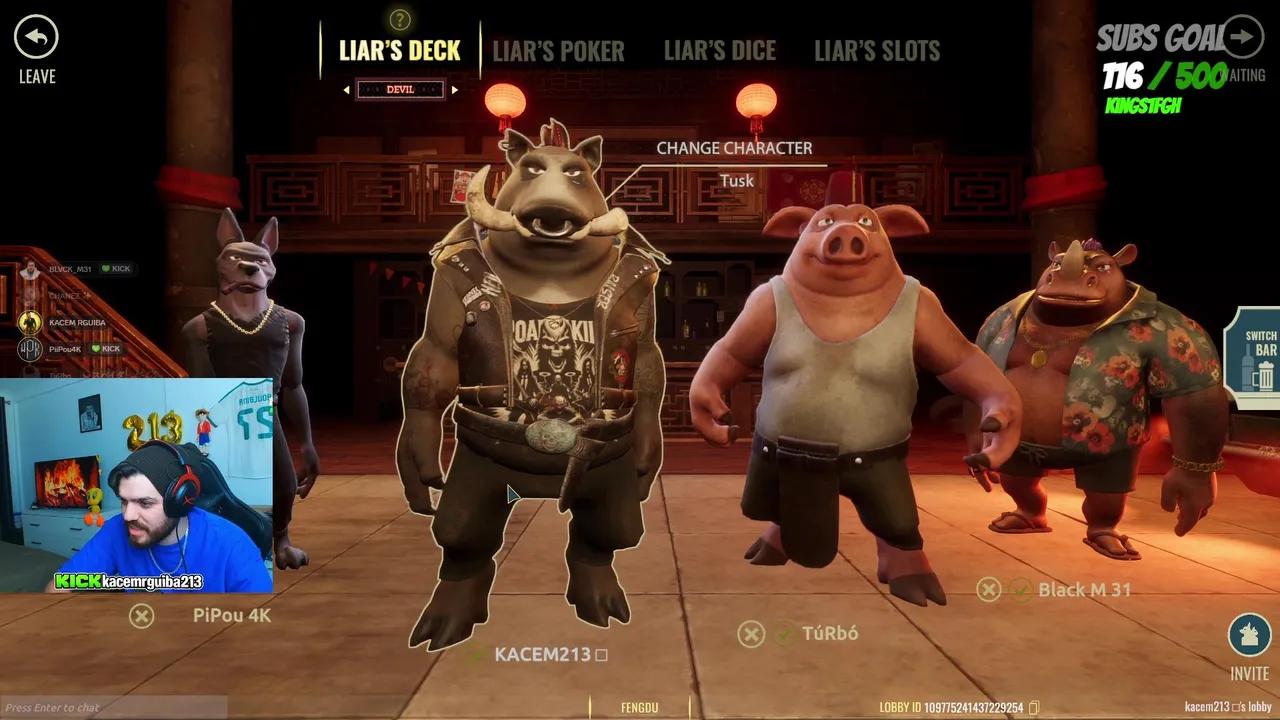Copy the Lobby ID using the copy icon
Viewport: 1280px width, 720px height.
pos(1032,707)
